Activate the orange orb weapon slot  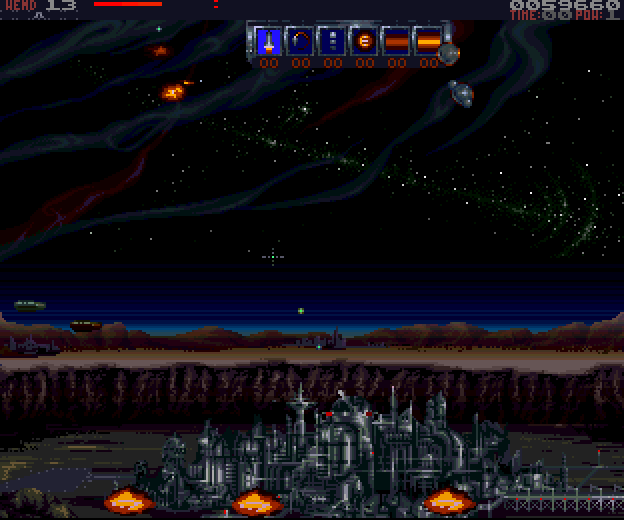point(364,41)
